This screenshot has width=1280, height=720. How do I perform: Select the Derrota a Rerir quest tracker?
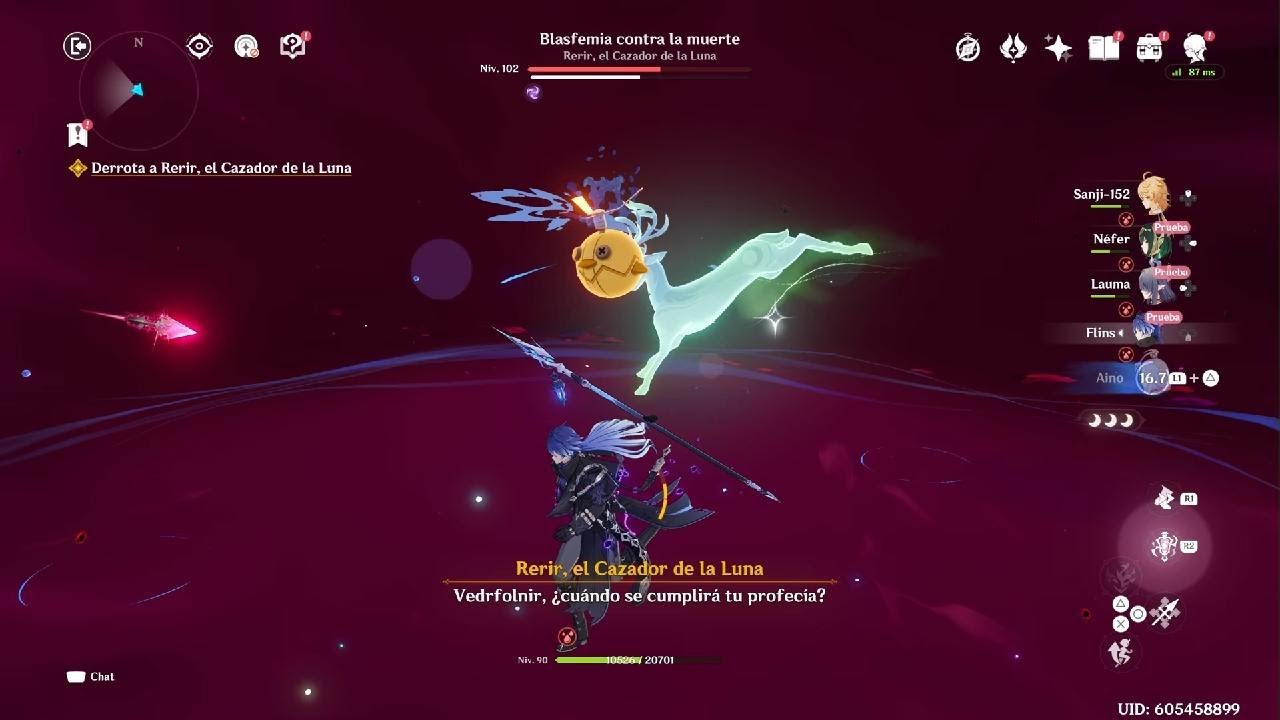[x=221, y=168]
